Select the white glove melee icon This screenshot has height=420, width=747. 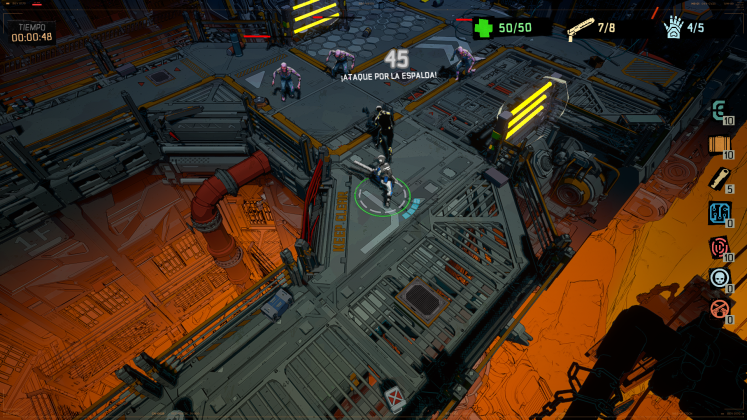(x=675, y=27)
